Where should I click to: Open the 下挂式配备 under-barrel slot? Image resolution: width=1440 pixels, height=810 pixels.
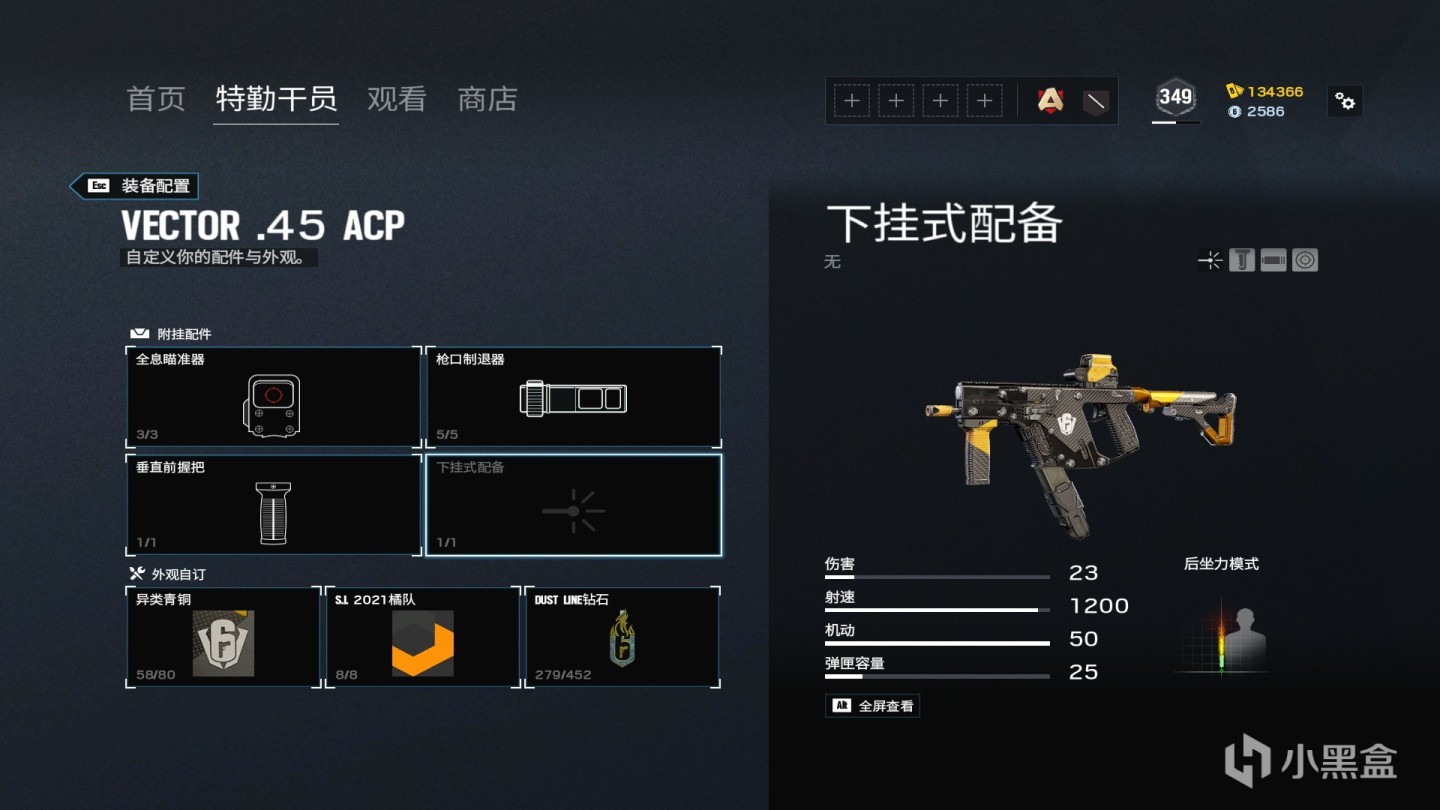[x=573, y=505]
